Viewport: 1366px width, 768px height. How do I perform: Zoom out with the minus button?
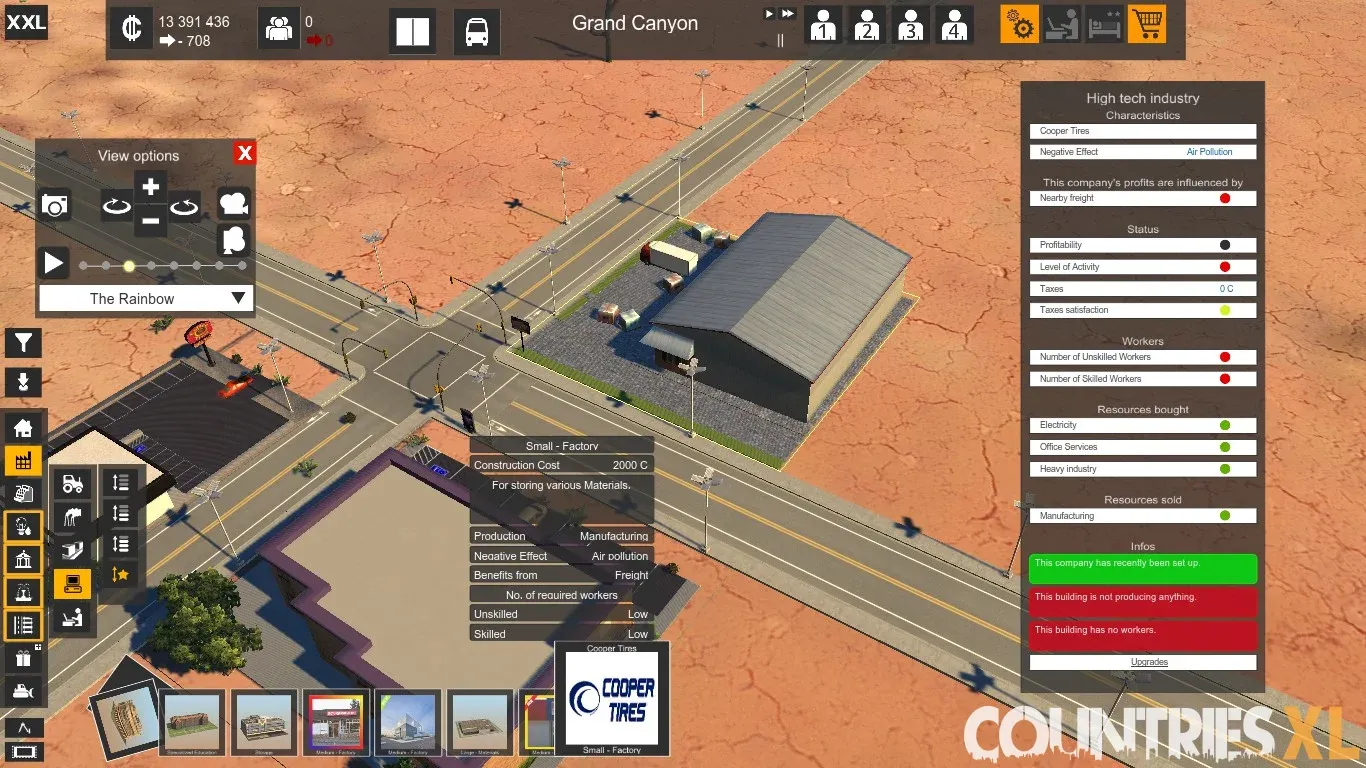pos(150,221)
